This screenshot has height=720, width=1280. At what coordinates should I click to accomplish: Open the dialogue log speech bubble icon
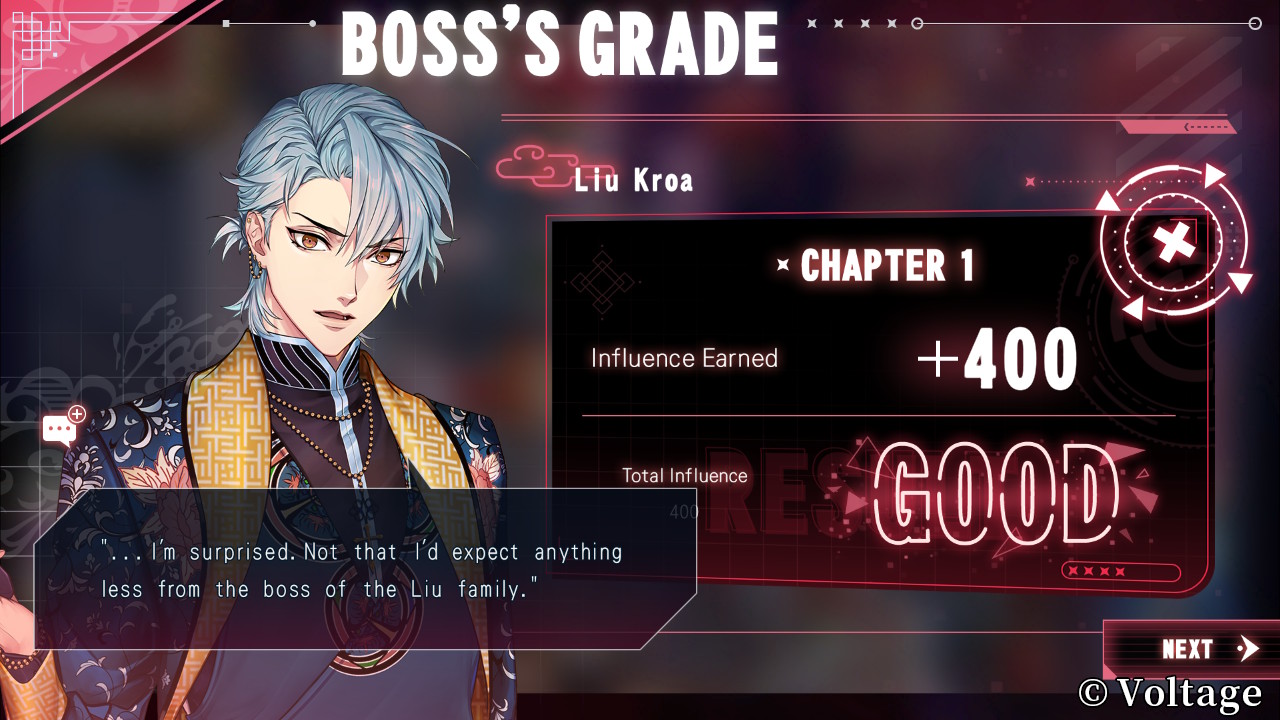62,428
